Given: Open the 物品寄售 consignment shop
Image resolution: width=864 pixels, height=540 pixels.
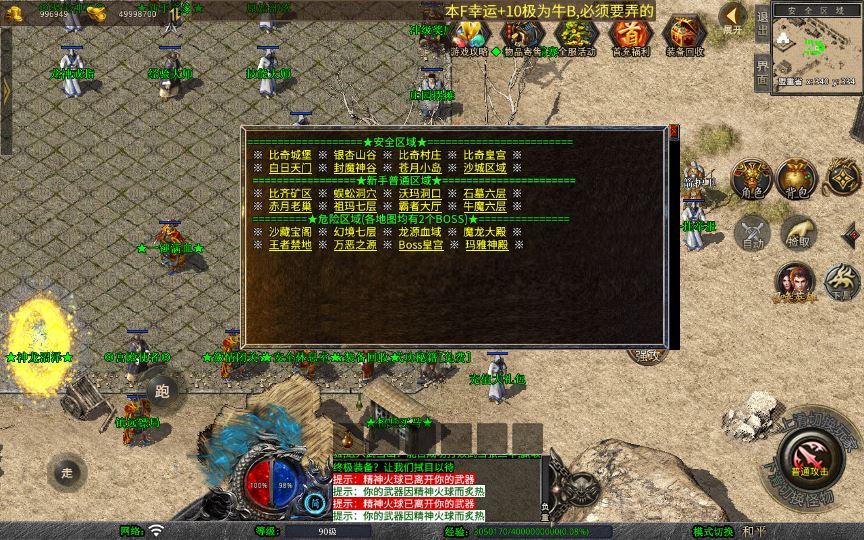Looking at the screenshot, I should pyautogui.click(x=522, y=37).
